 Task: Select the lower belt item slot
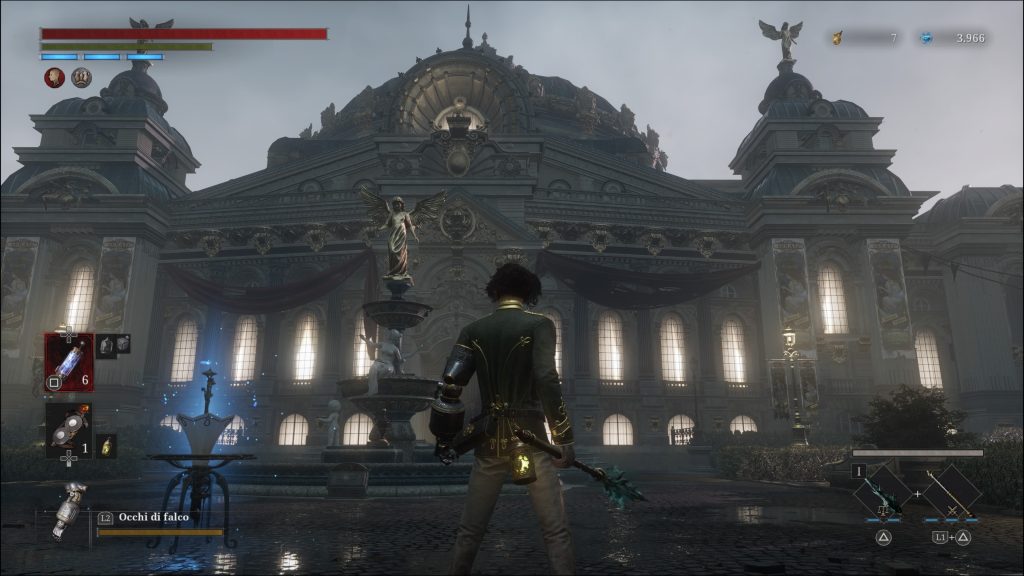[x=68, y=430]
